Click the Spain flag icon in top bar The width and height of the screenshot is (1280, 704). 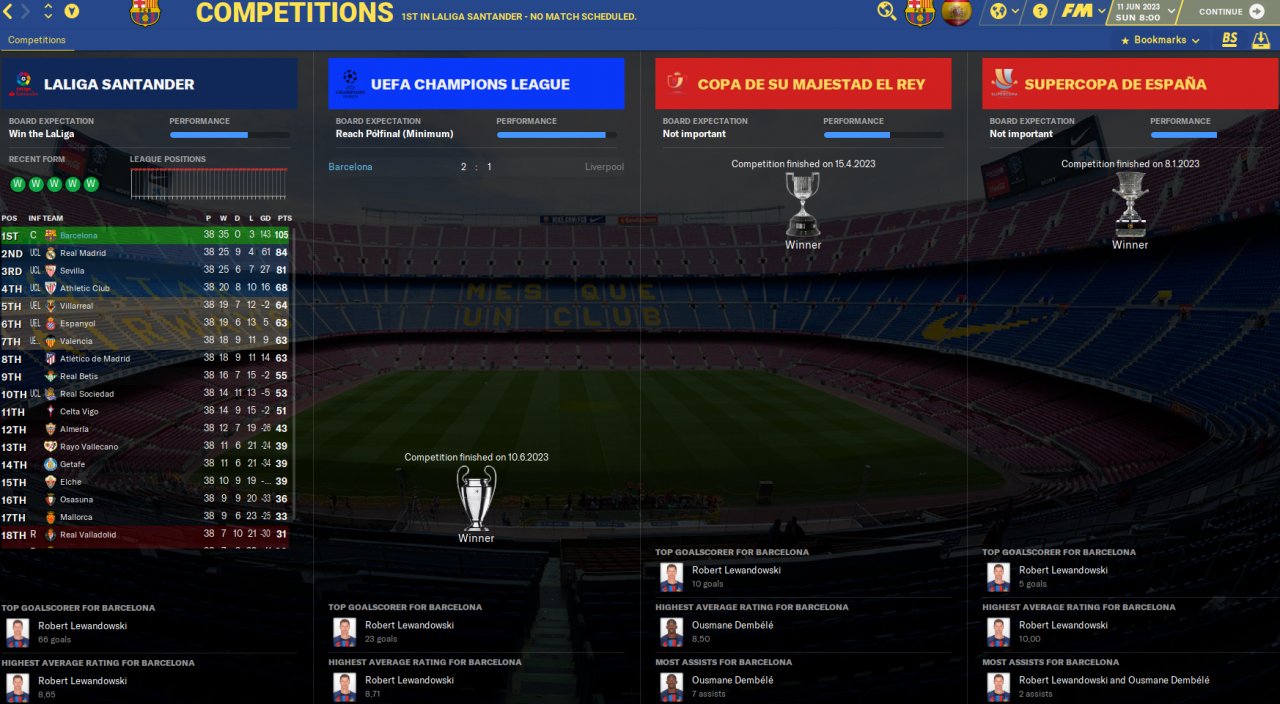pos(957,12)
